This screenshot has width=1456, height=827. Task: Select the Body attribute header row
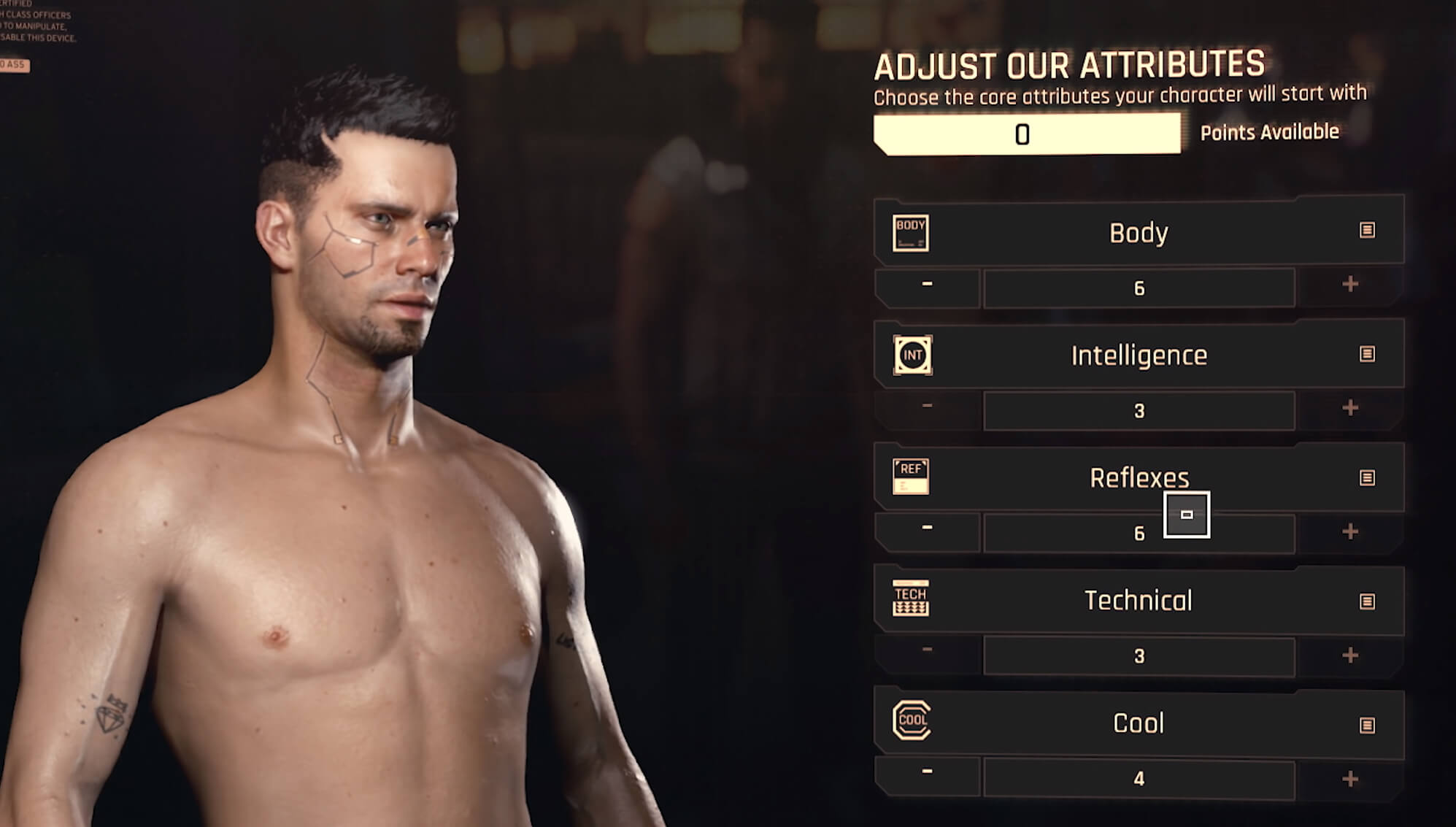1138,233
